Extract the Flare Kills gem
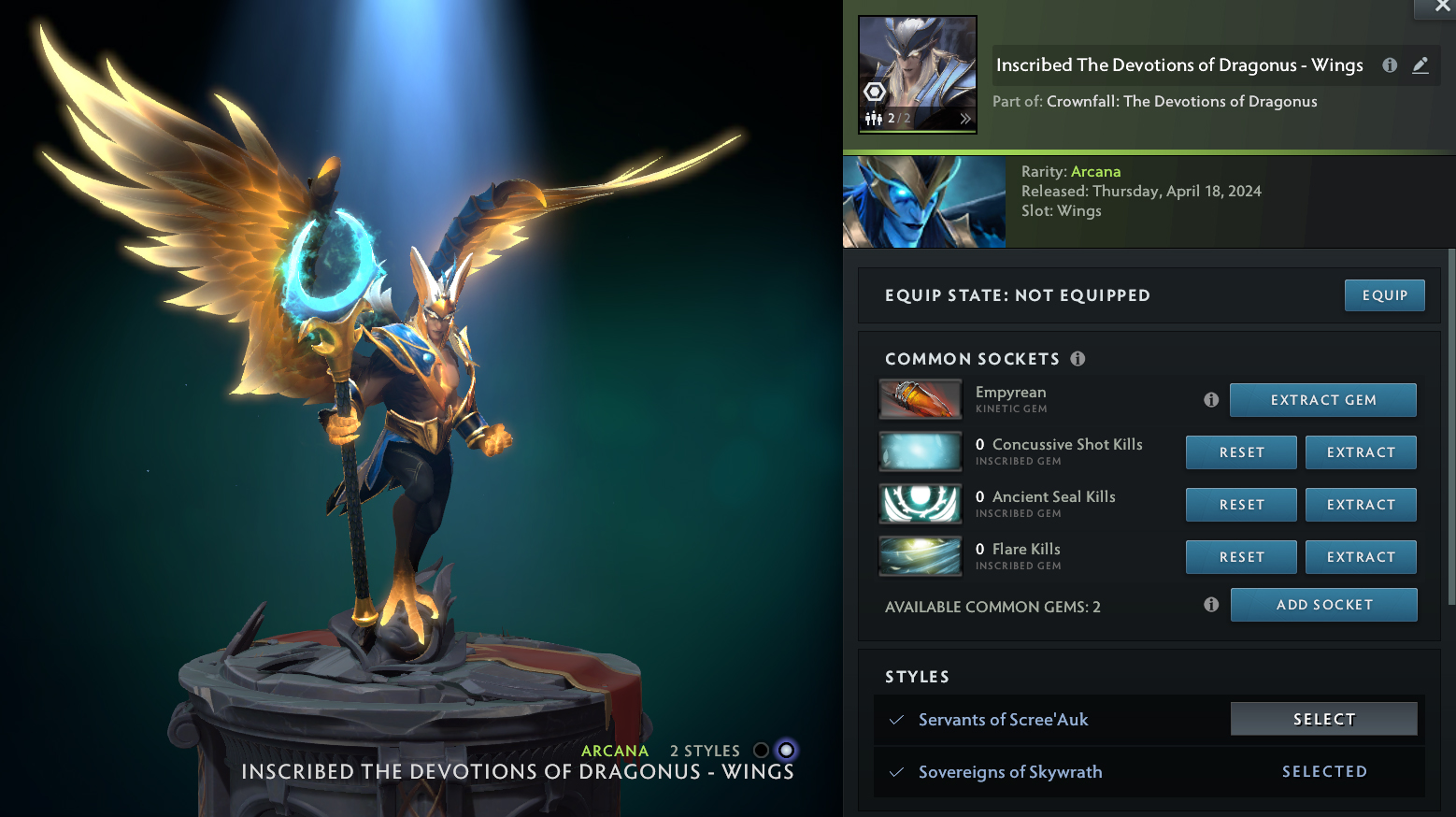Image resolution: width=1456 pixels, height=817 pixels. tap(1360, 557)
